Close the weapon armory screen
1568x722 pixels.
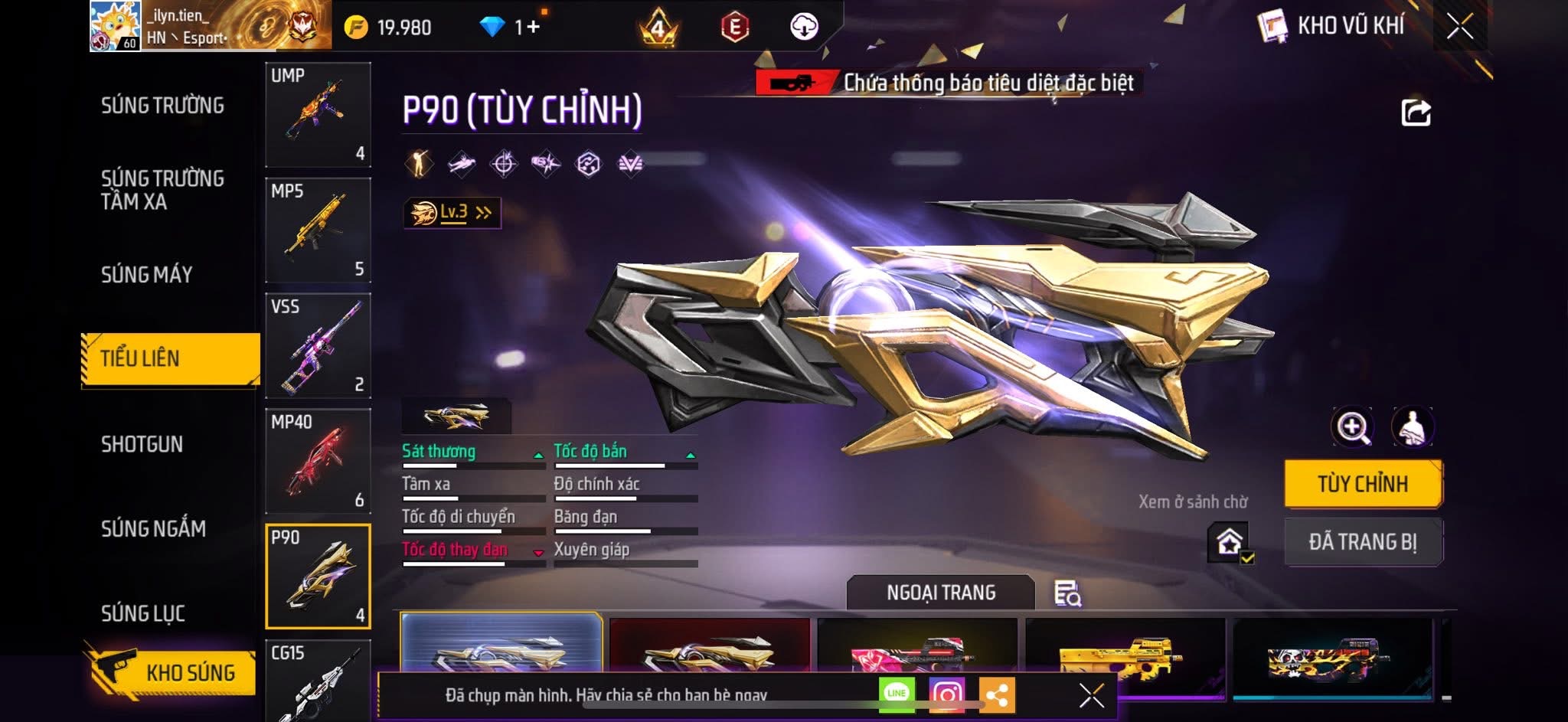[x=1459, y=27]
